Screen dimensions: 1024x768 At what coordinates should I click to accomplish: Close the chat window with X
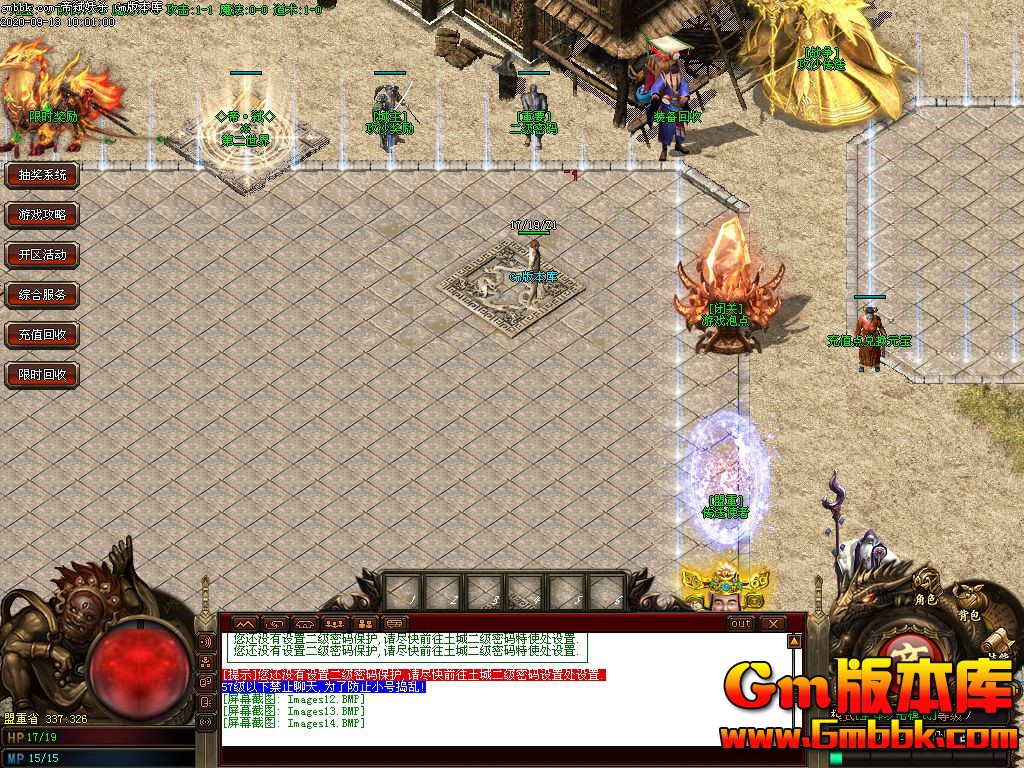pyautogui.click(x=773, y=623)
